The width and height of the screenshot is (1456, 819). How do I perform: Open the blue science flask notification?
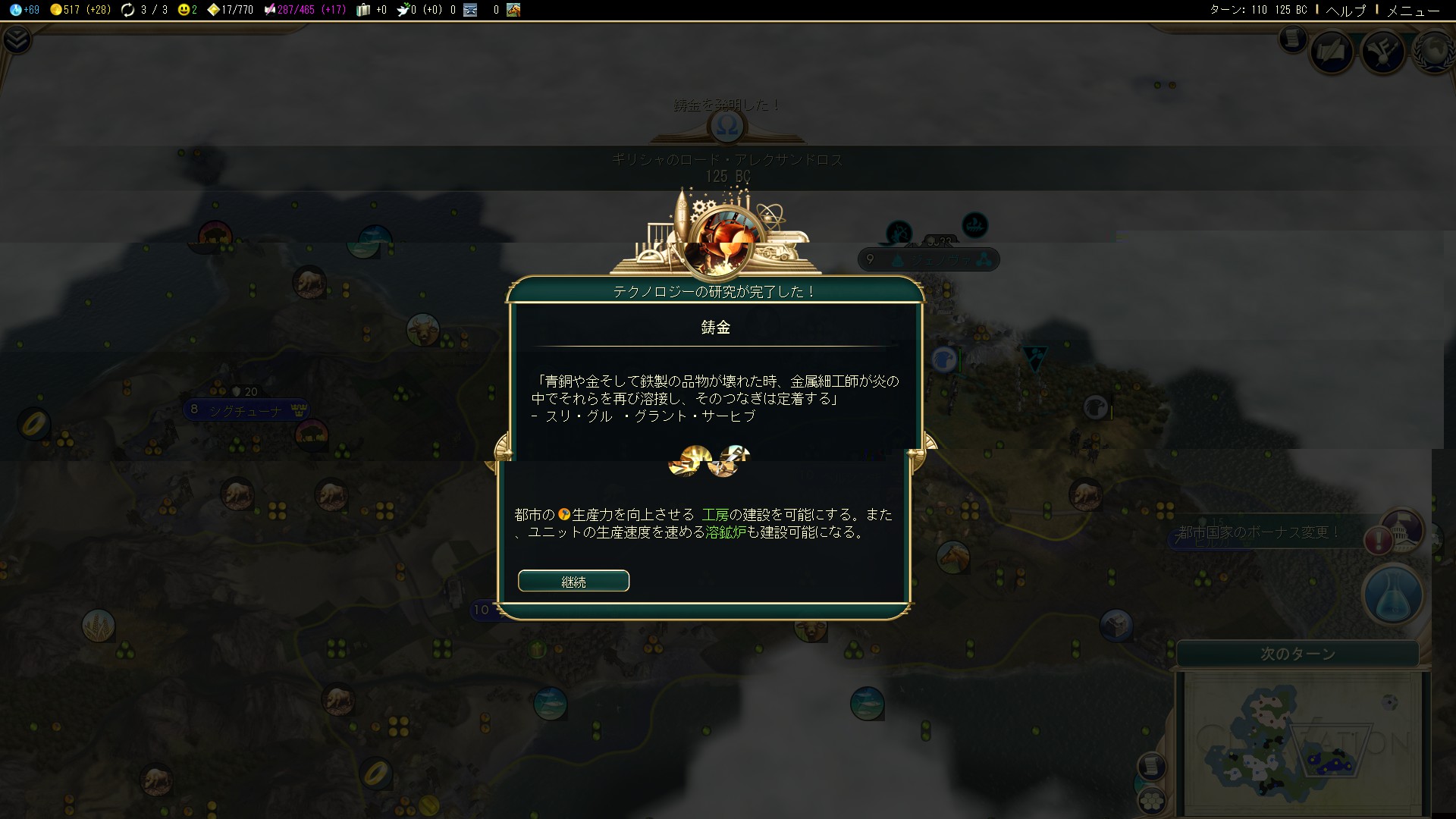pyautogui.click(x=1392, y=595)
